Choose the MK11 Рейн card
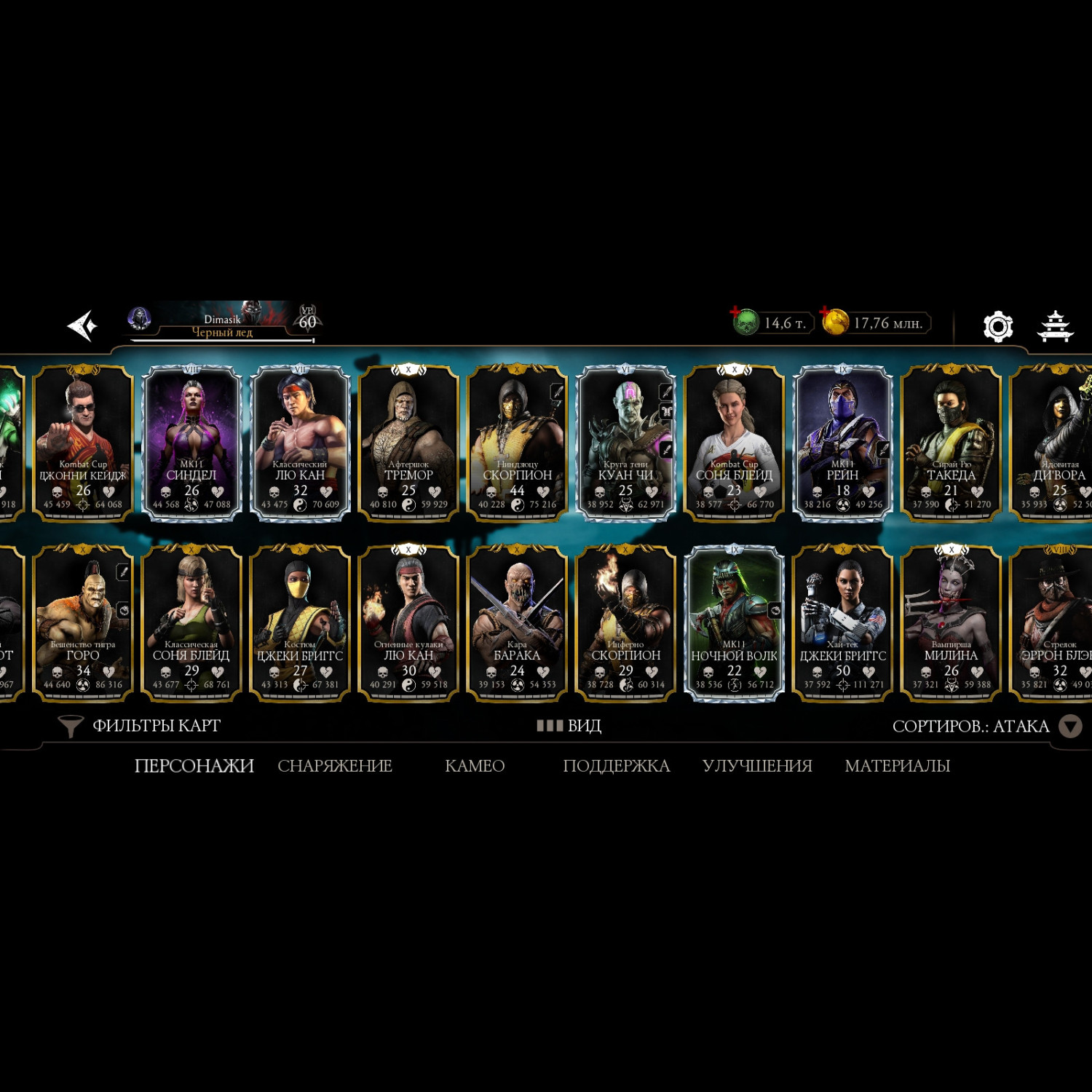This screenshot has height=1092, width=1092. tap(842, 443)
